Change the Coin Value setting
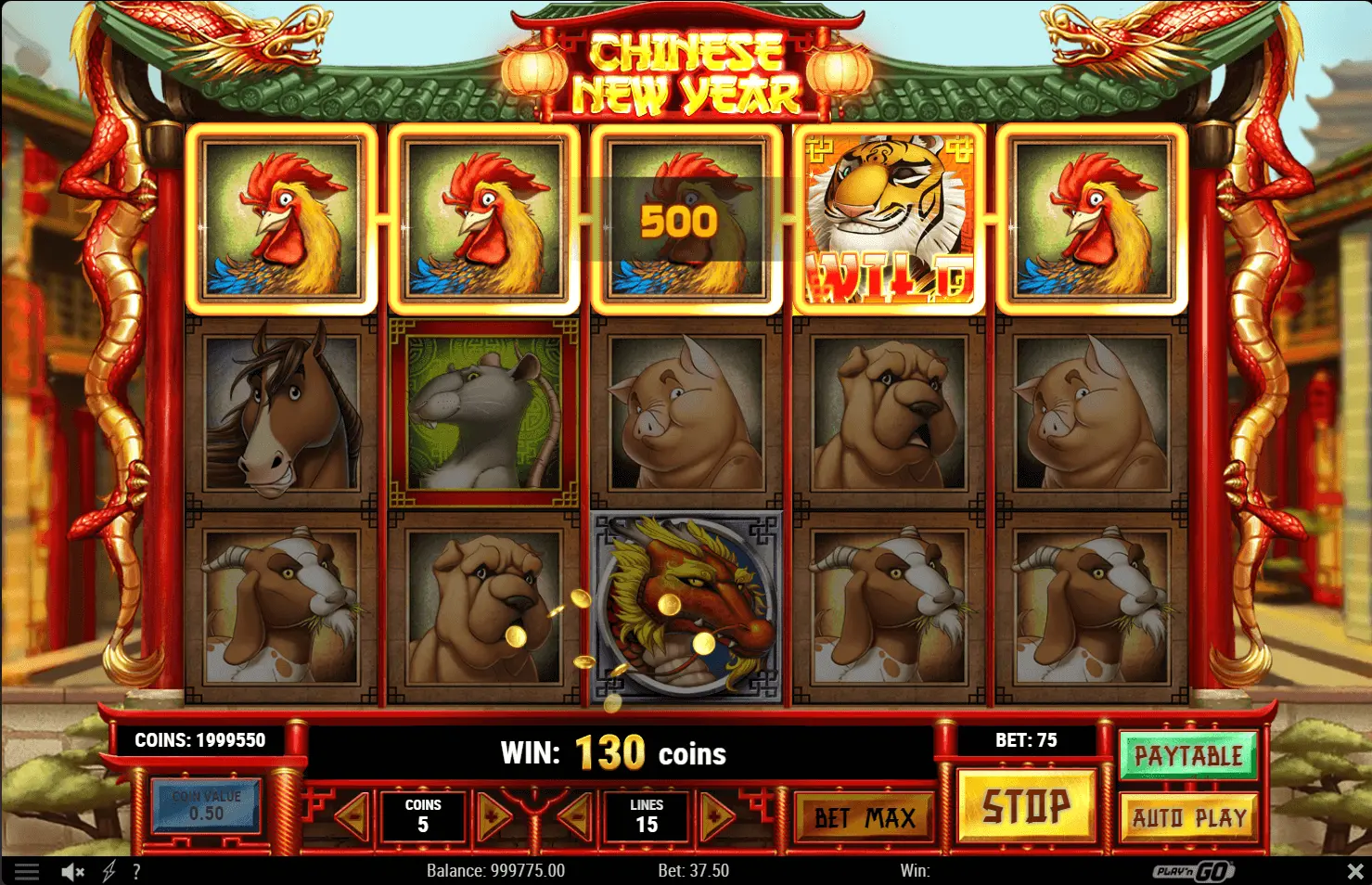The height and width of the screenshot is (885, 1372). [x=206, y=805]
